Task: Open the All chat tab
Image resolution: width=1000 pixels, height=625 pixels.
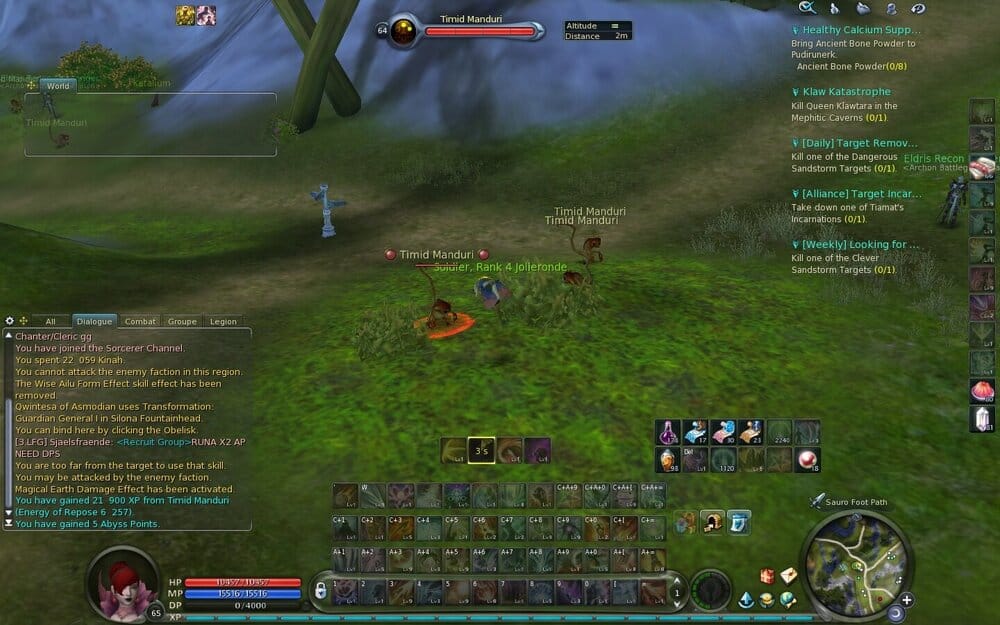Action: [50, 321]
